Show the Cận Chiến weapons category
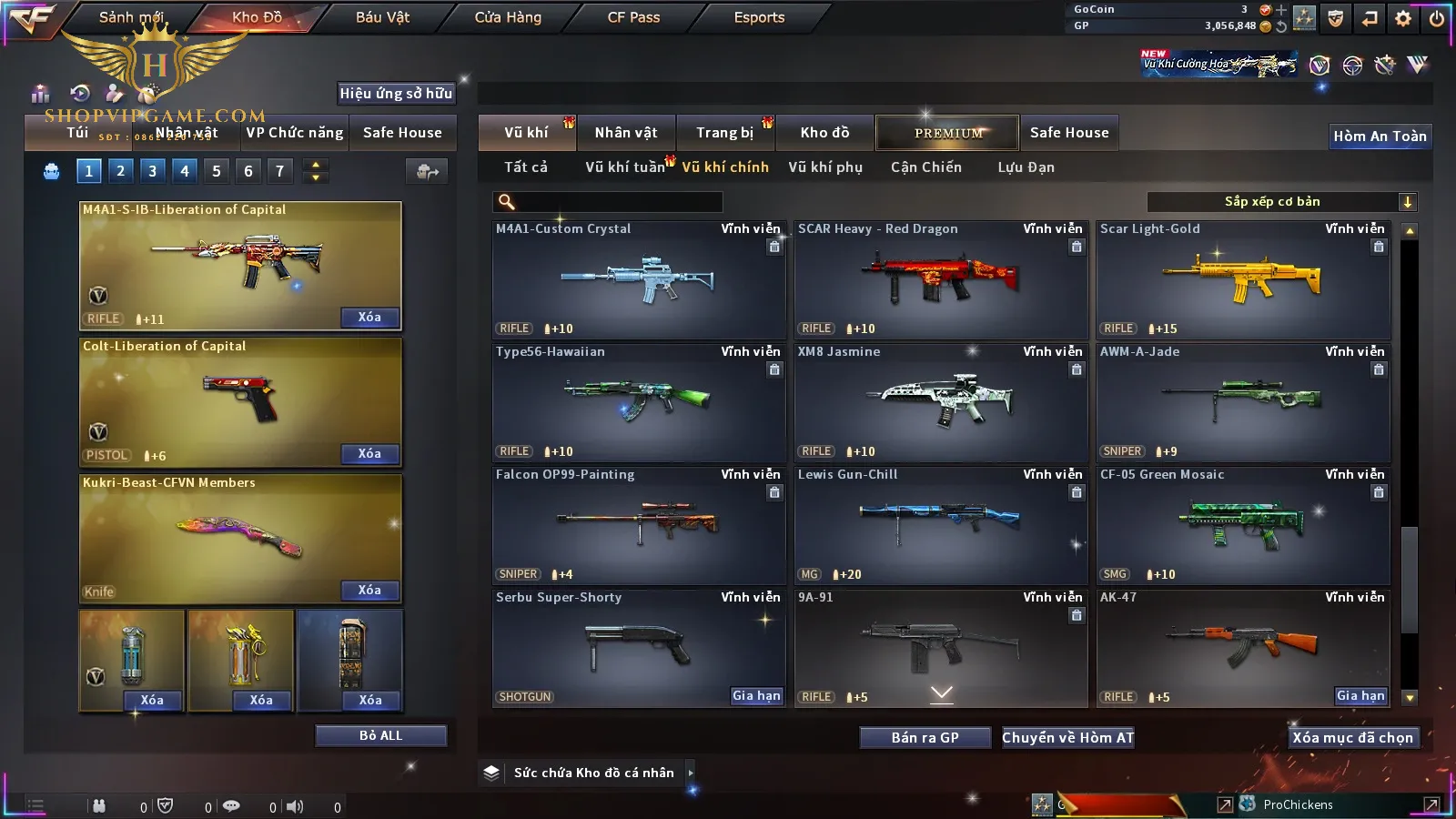 [x=925, y=167]
